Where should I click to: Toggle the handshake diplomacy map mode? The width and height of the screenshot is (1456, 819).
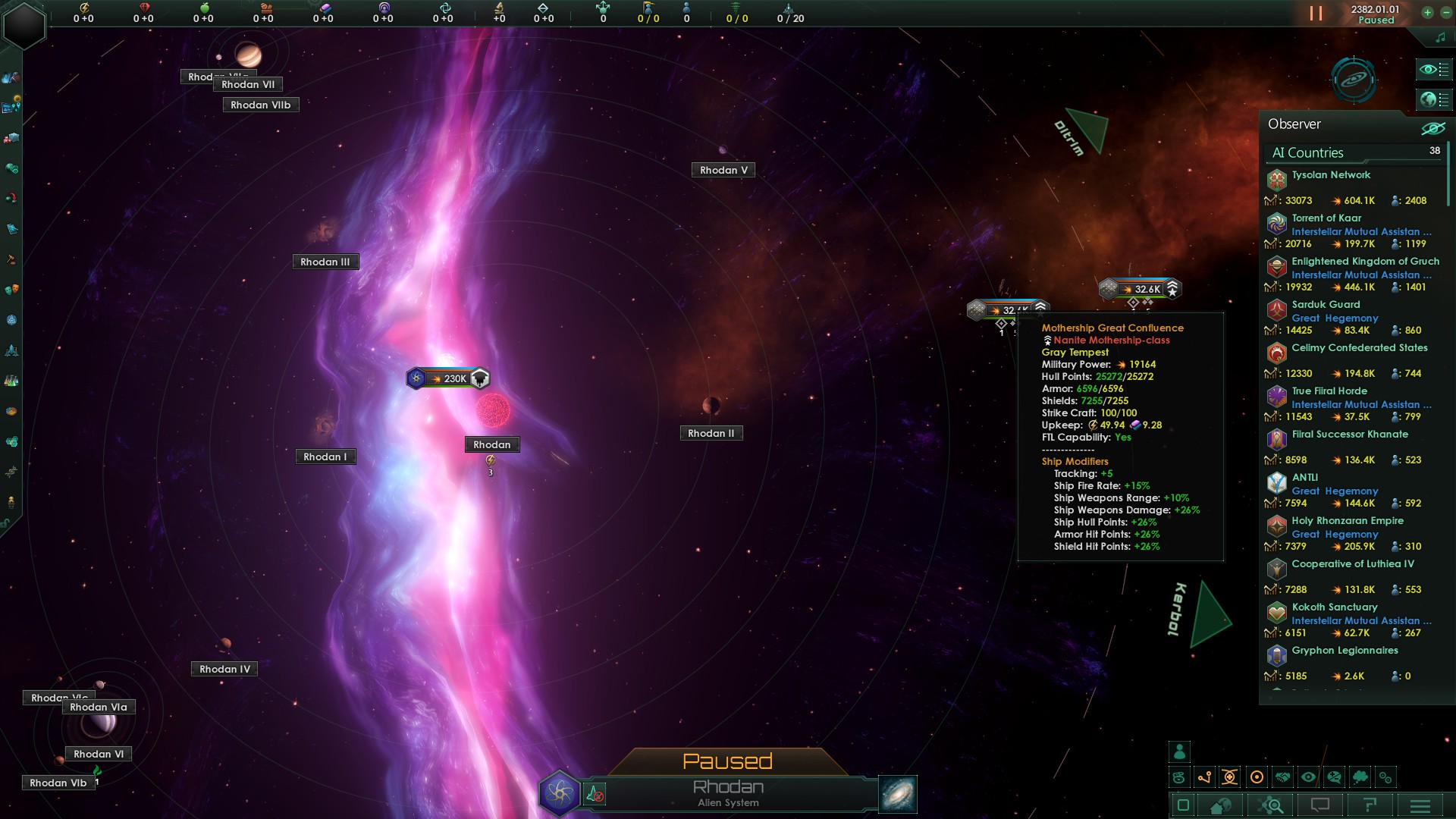pyautogui.click(x=1282, y=777)
